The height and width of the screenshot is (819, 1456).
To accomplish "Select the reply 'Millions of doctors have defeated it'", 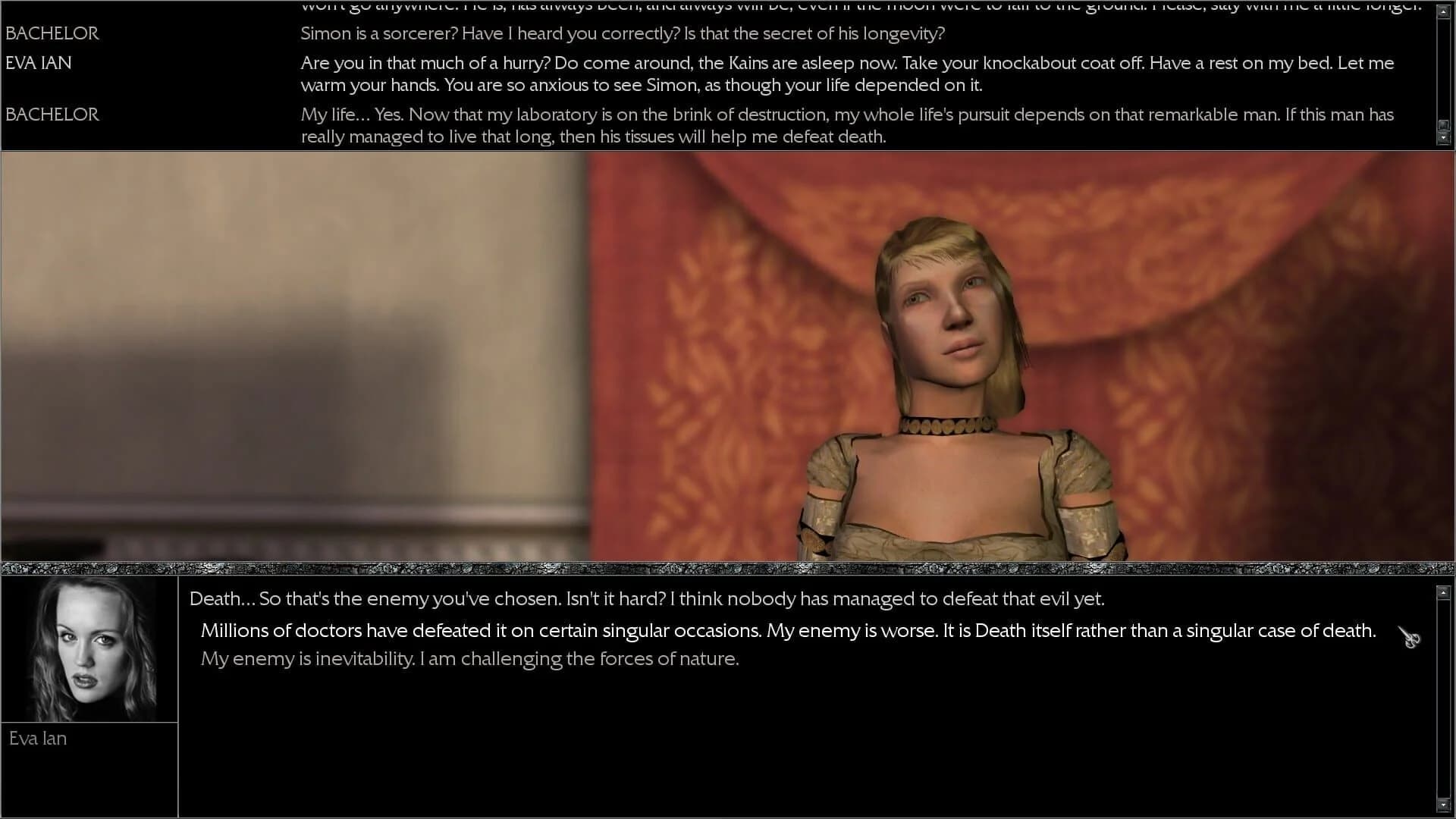I will coord(787,630).
